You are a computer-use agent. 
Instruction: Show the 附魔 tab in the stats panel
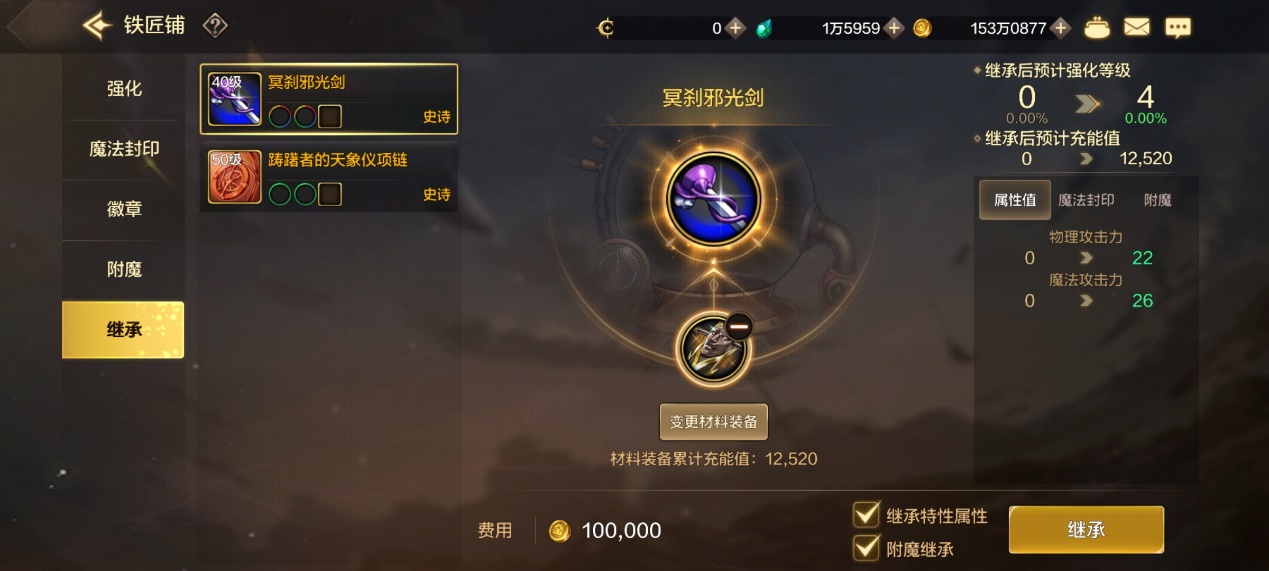1157,200
